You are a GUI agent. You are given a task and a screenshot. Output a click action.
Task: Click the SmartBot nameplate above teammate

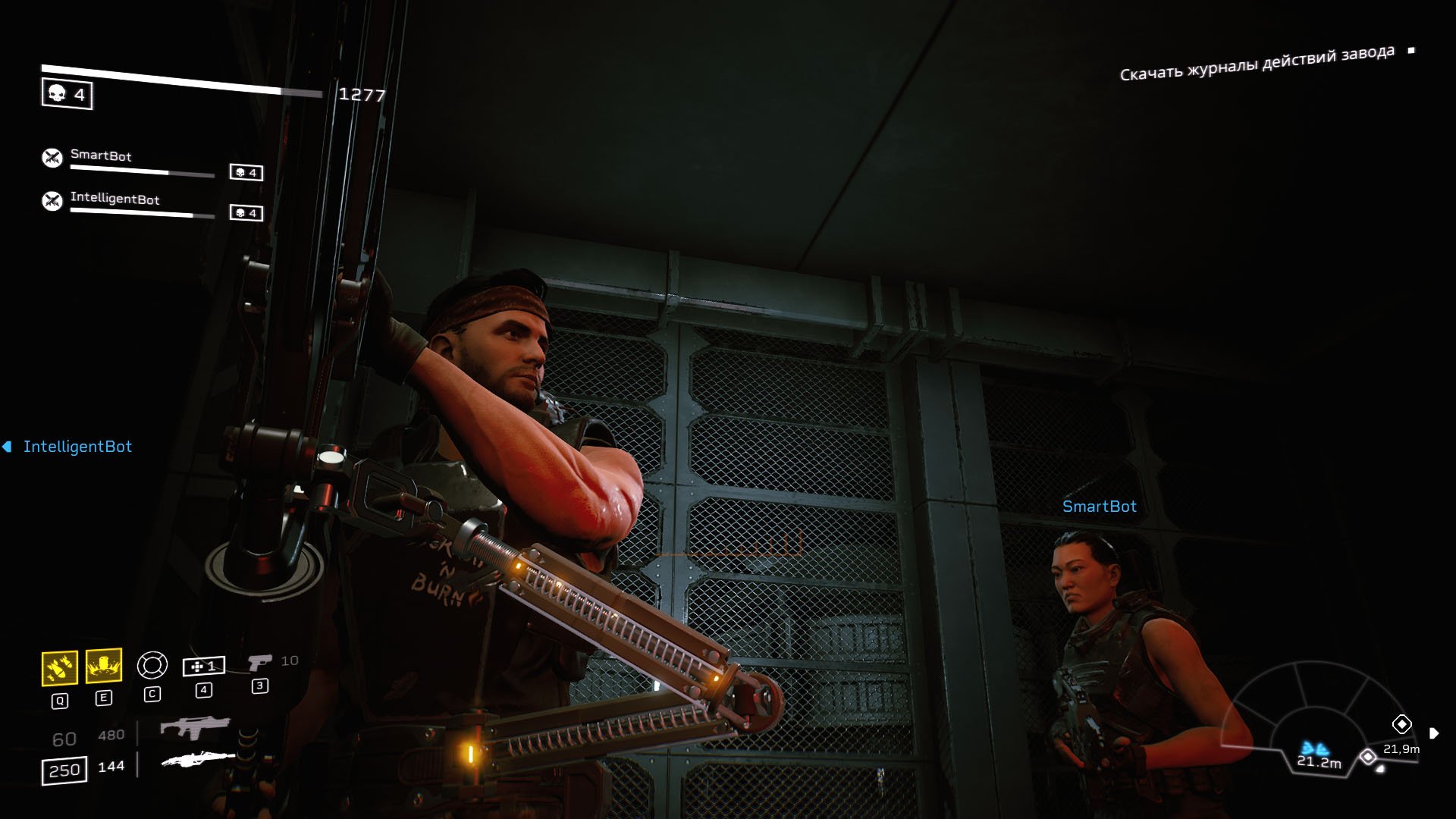click(1099, 507)
